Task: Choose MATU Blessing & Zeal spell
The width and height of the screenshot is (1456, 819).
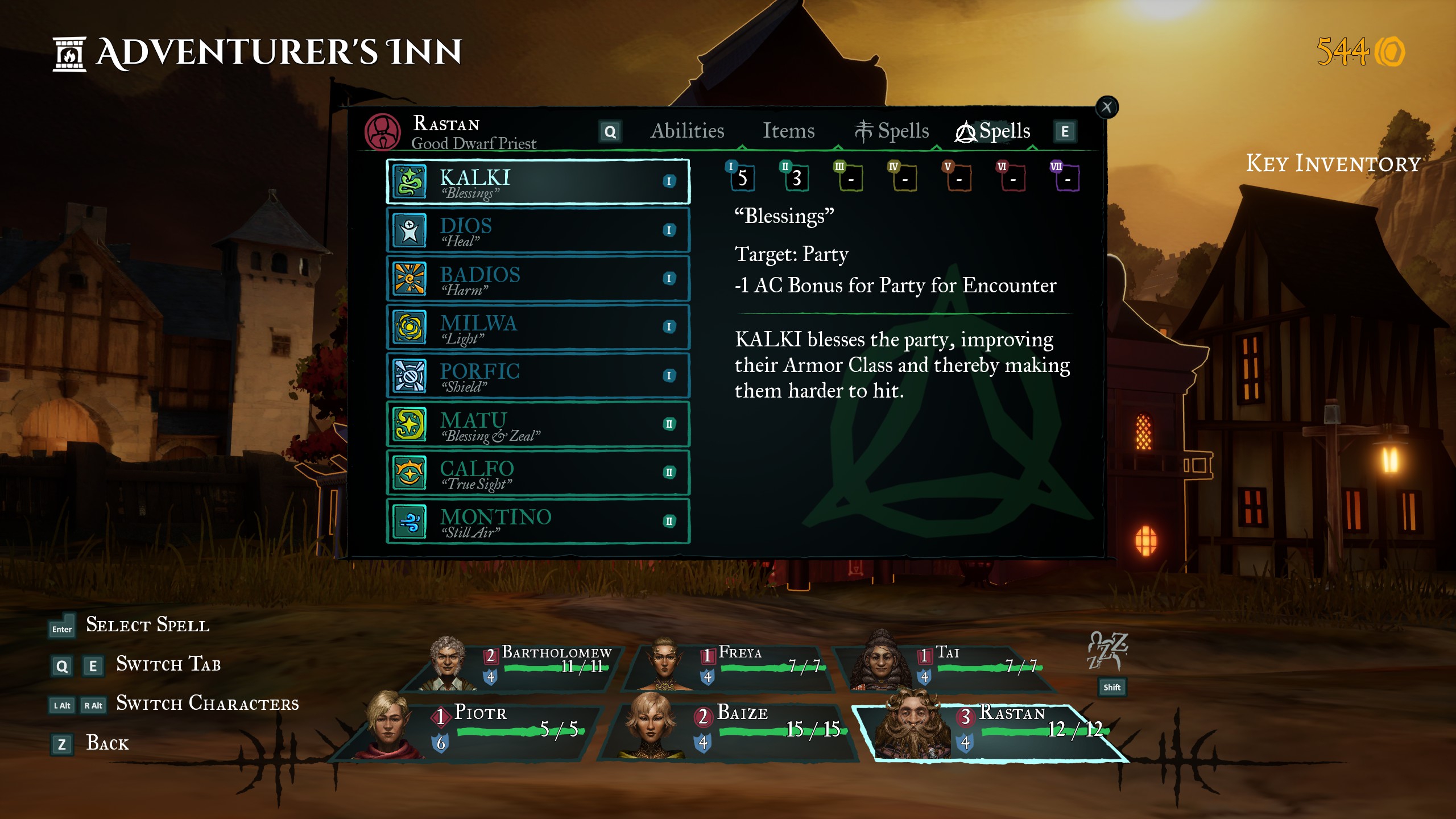Action: [x=537, y=424]
